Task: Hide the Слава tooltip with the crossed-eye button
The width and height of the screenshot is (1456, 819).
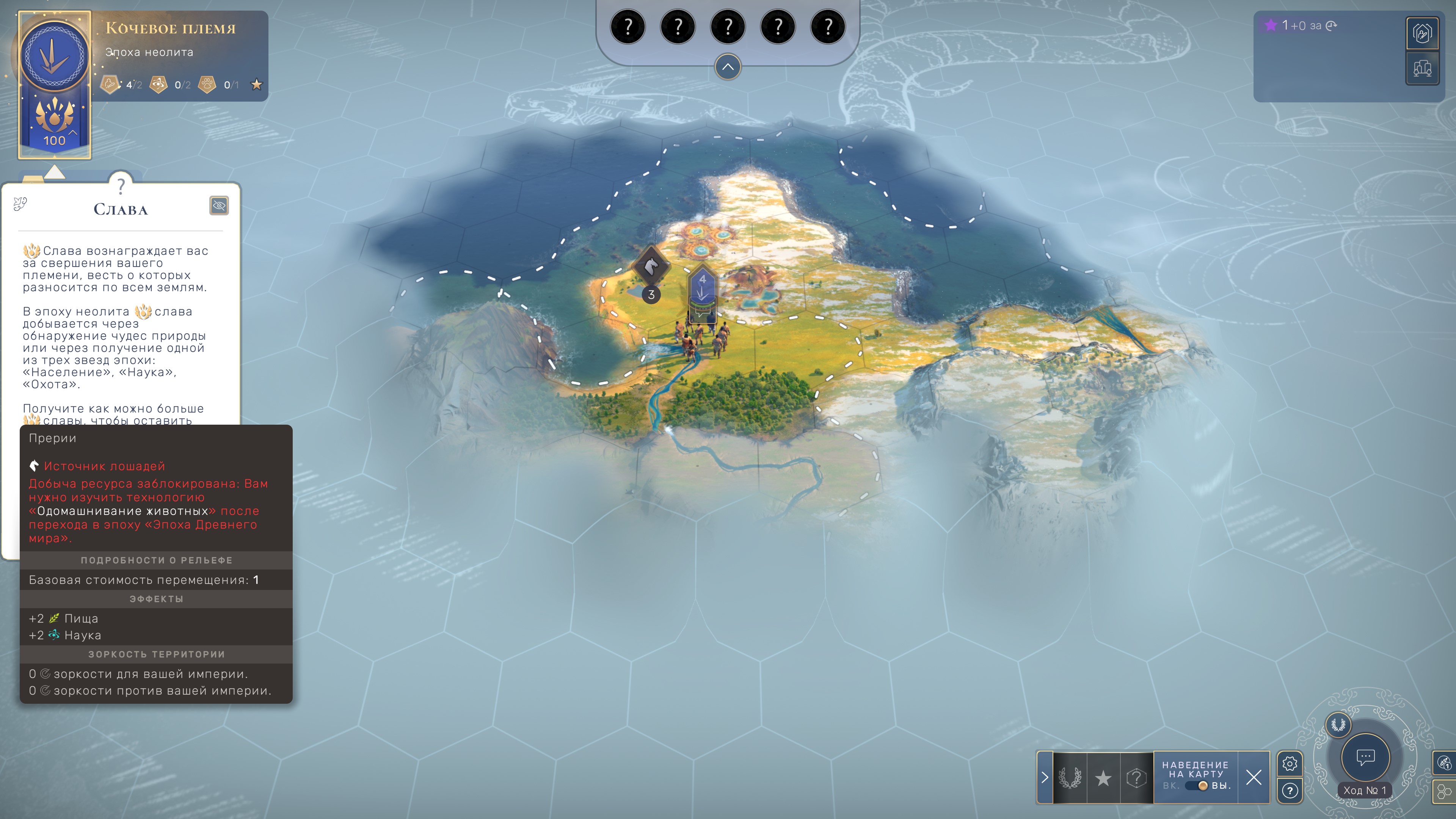Action: pyautogui.click(x=219, y=206)
